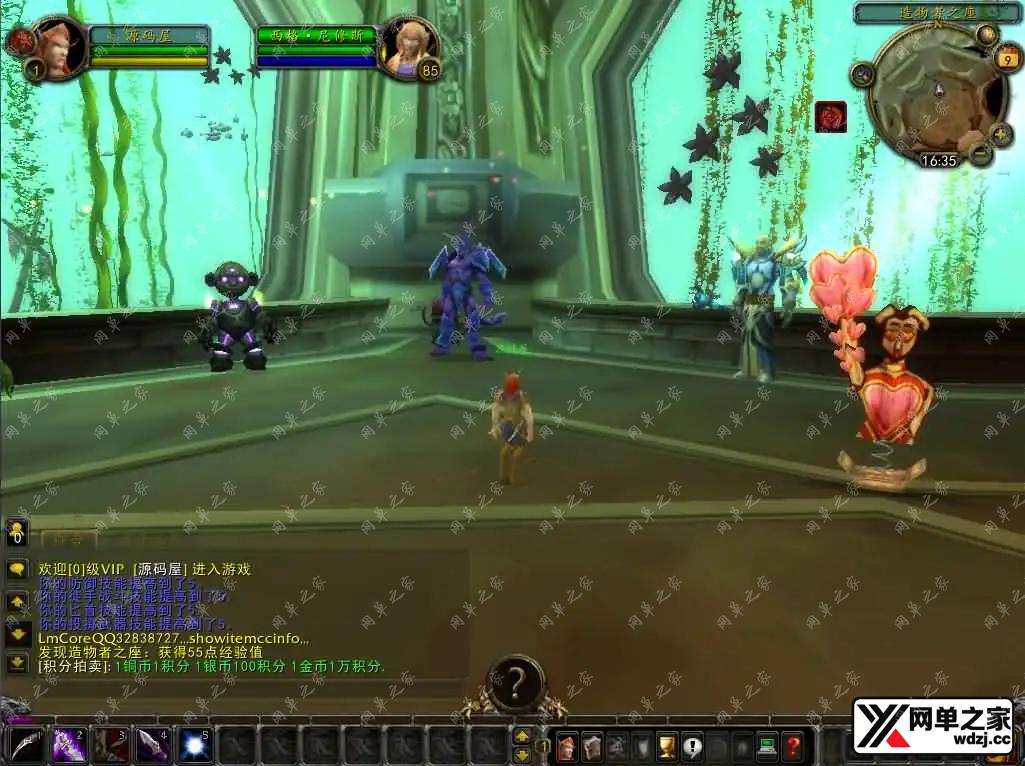This screenshot has width=1025, height=766.
Task: Zoom out the minimap with minus button
Action: (981, 153)
